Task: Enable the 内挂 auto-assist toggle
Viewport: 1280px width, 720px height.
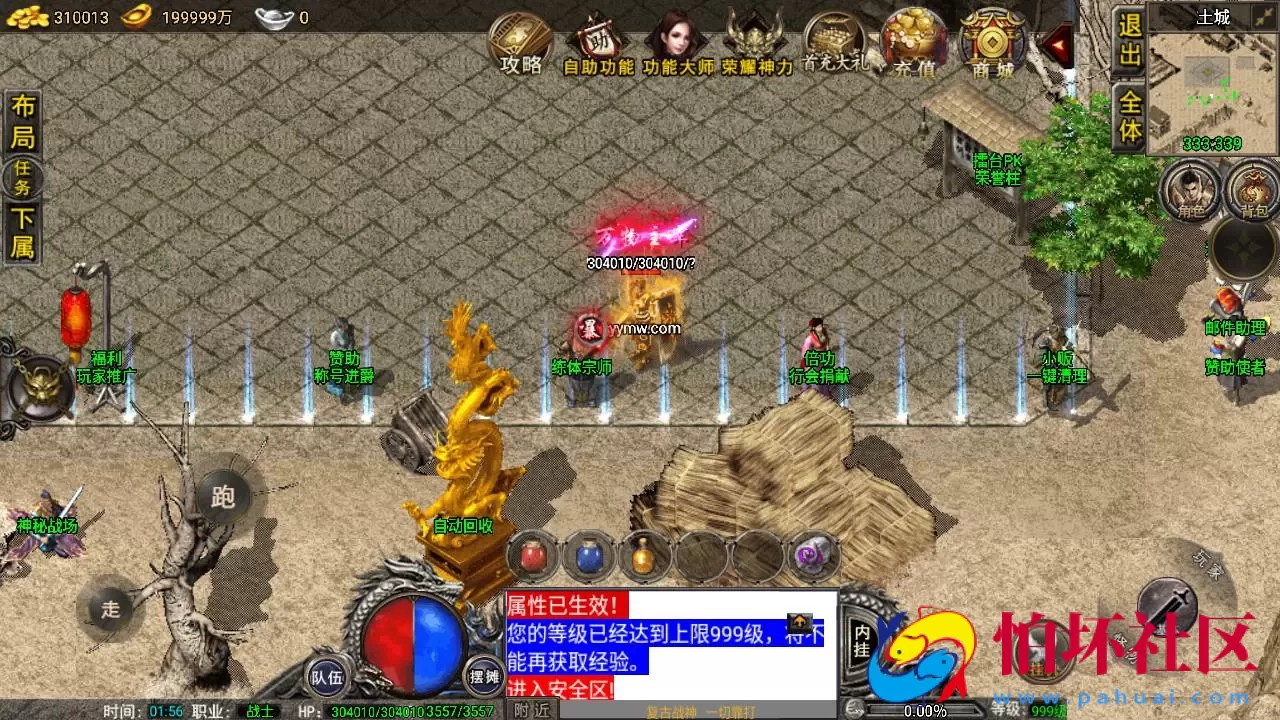Action: click(862, 641)
